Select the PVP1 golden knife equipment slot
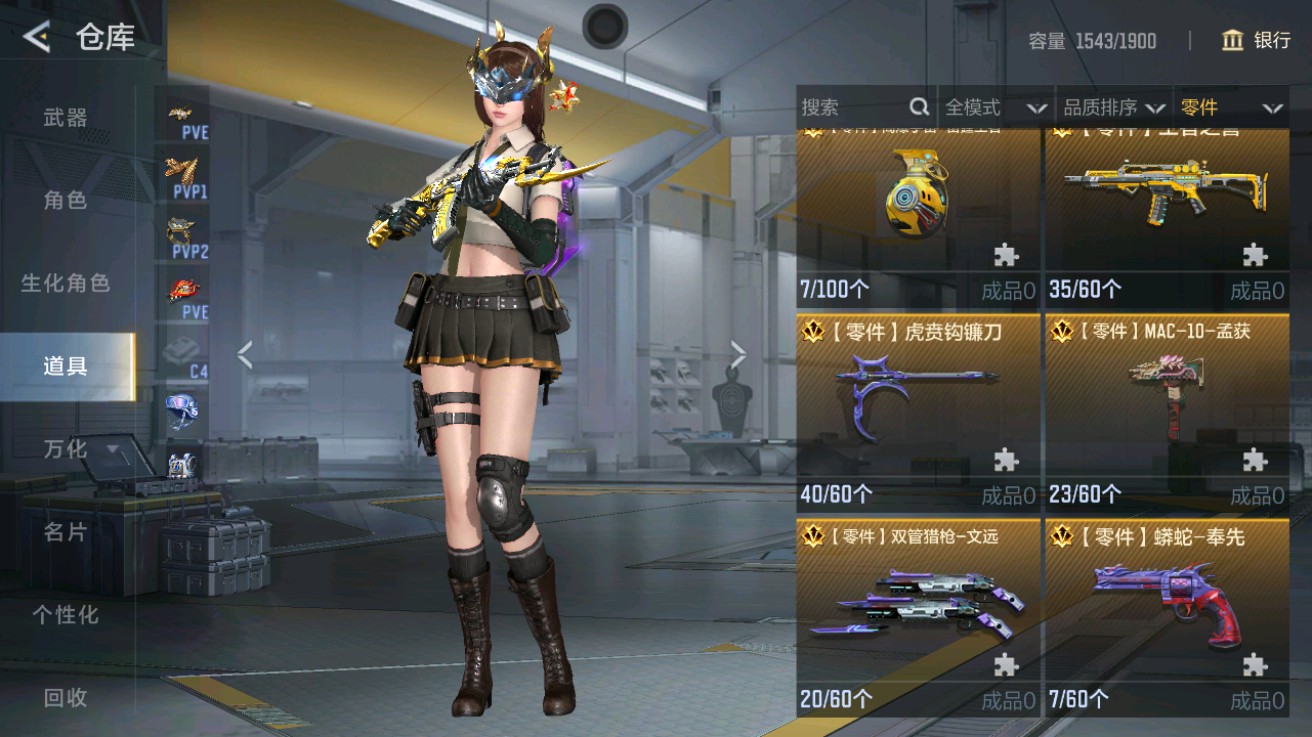 point(182,172)
